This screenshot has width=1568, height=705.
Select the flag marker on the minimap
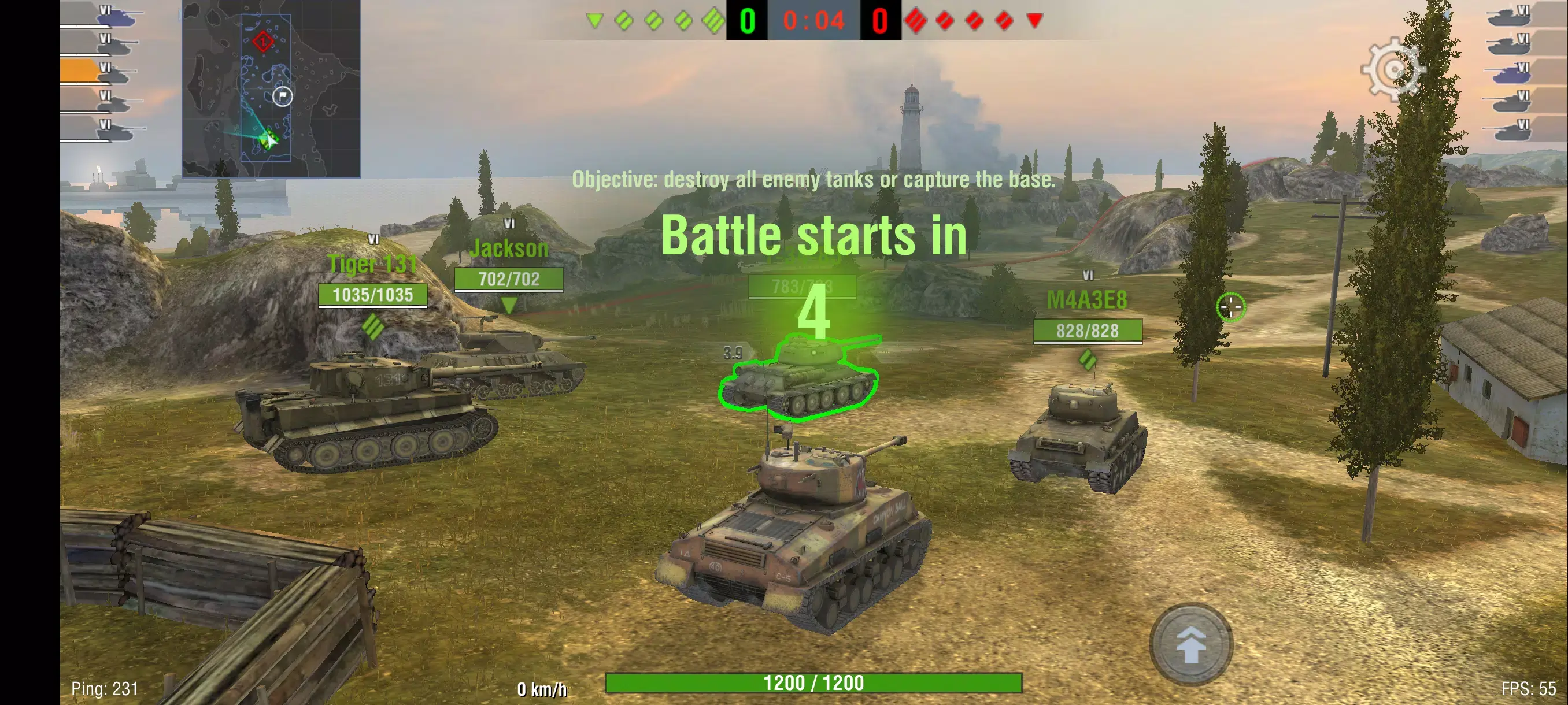pos(284,96)
